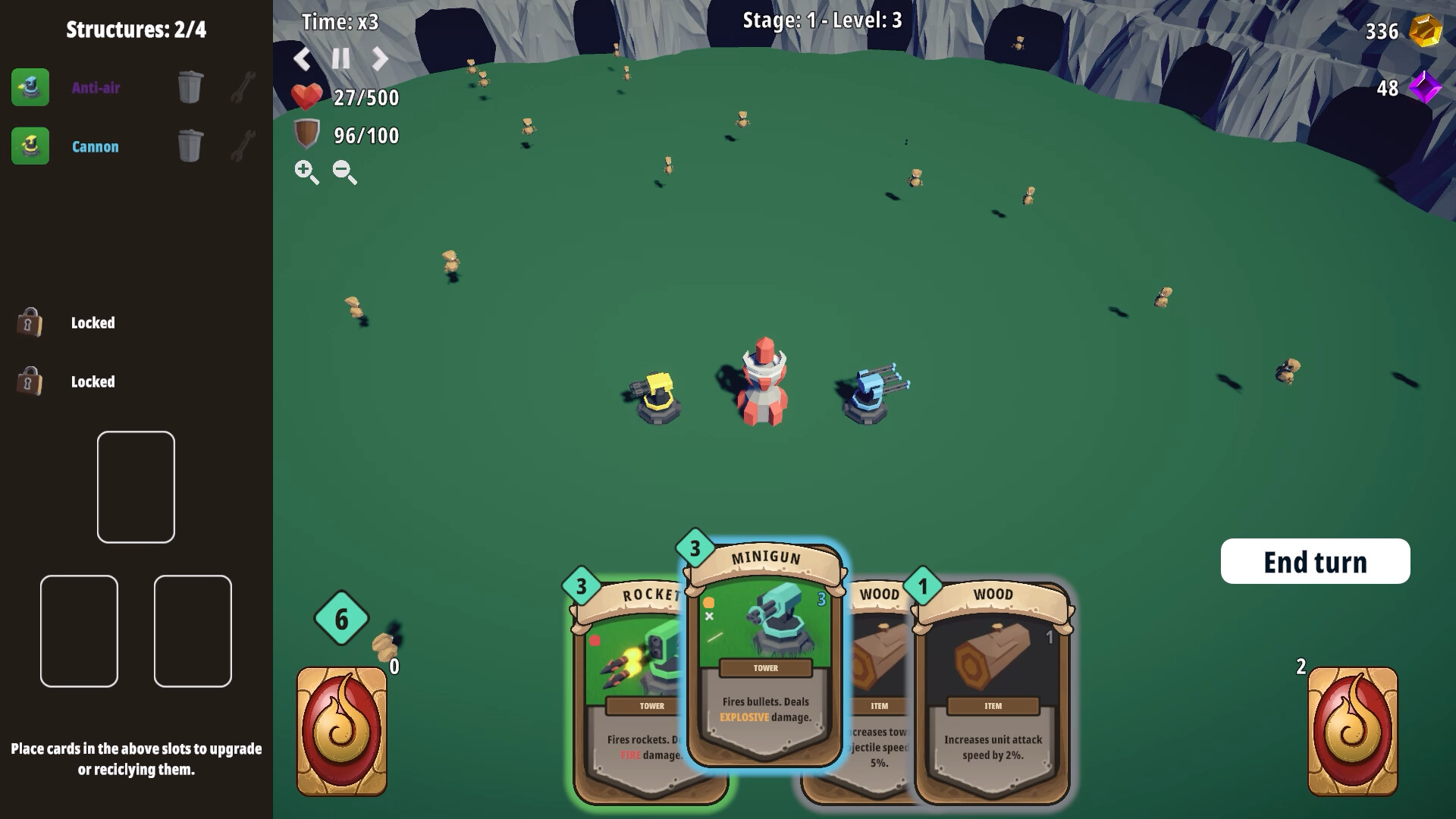Select the Cannon structure icon

(x=30, y=146)
